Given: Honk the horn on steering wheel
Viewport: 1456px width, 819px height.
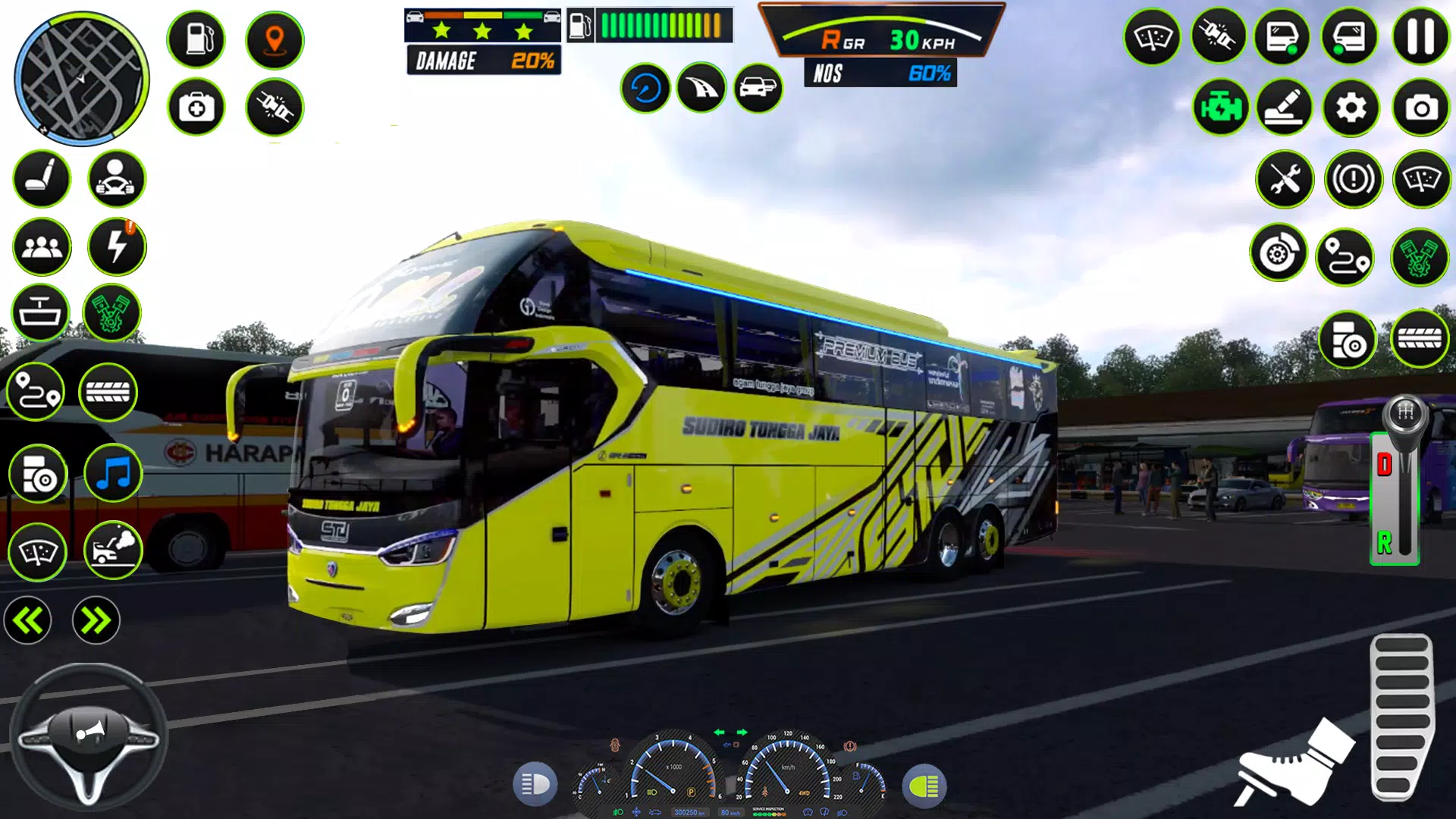Looking at the screenshot, I should (89, 733).
